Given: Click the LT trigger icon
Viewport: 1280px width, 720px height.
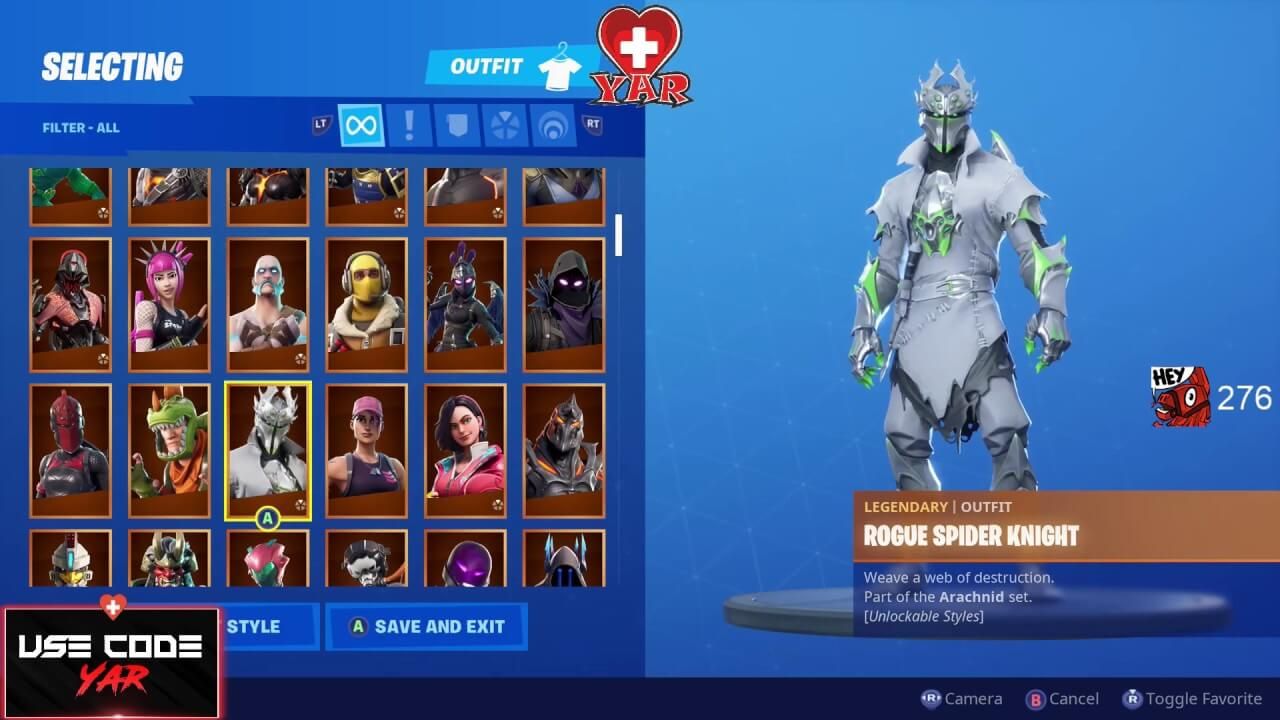Looking at the screenshot, I should (x=318, y=126).
